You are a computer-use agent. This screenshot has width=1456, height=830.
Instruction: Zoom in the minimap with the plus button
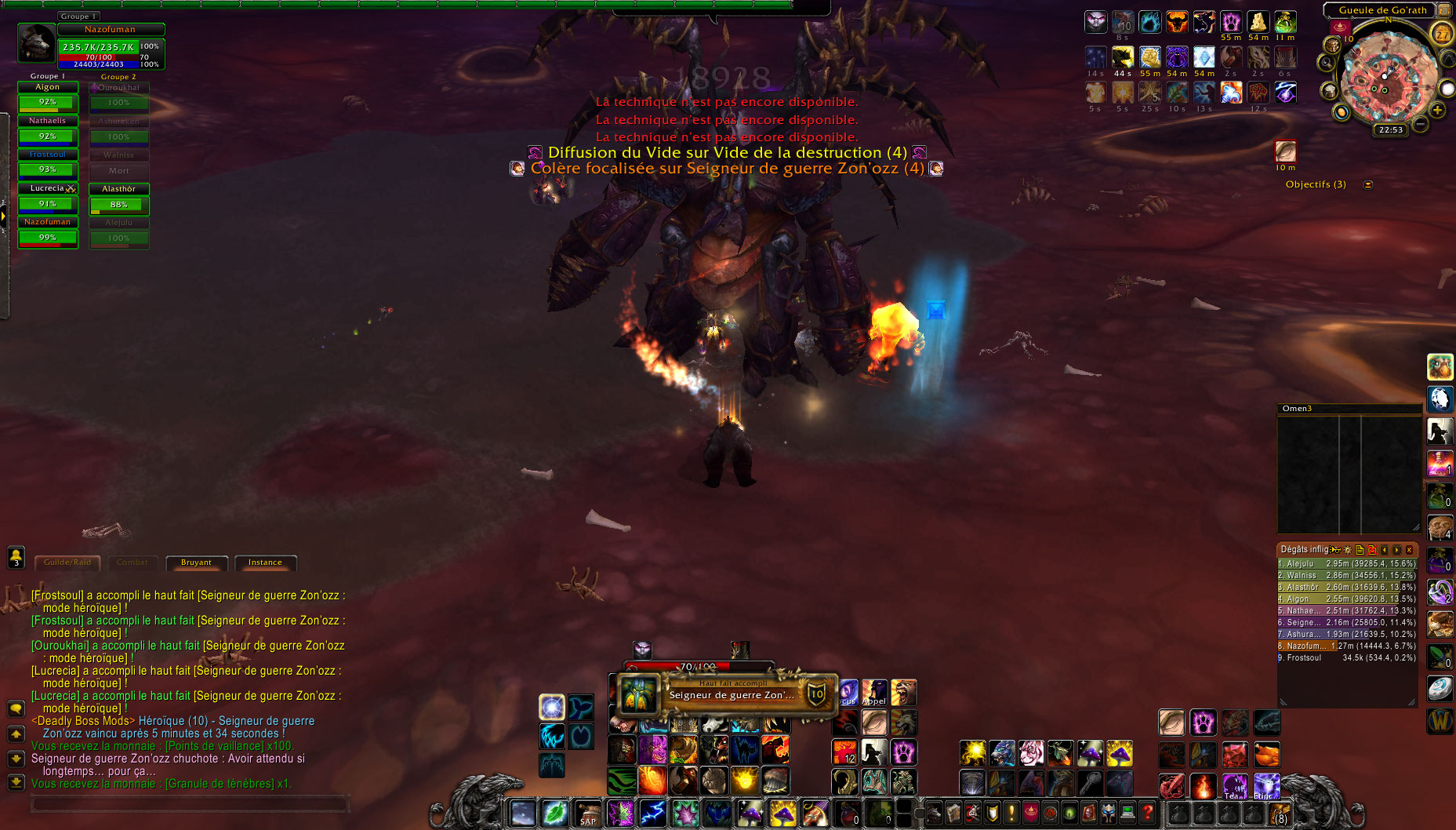click(1437, 110)
